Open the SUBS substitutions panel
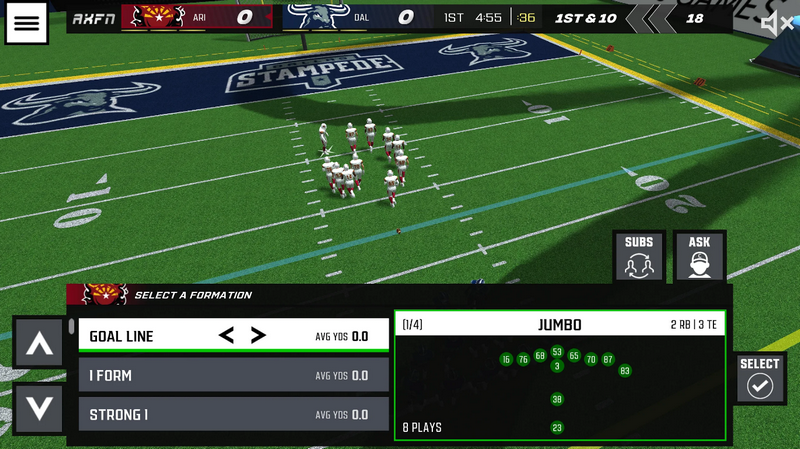The width and height of the screenshot is (800, 449). tap(639, 257)
